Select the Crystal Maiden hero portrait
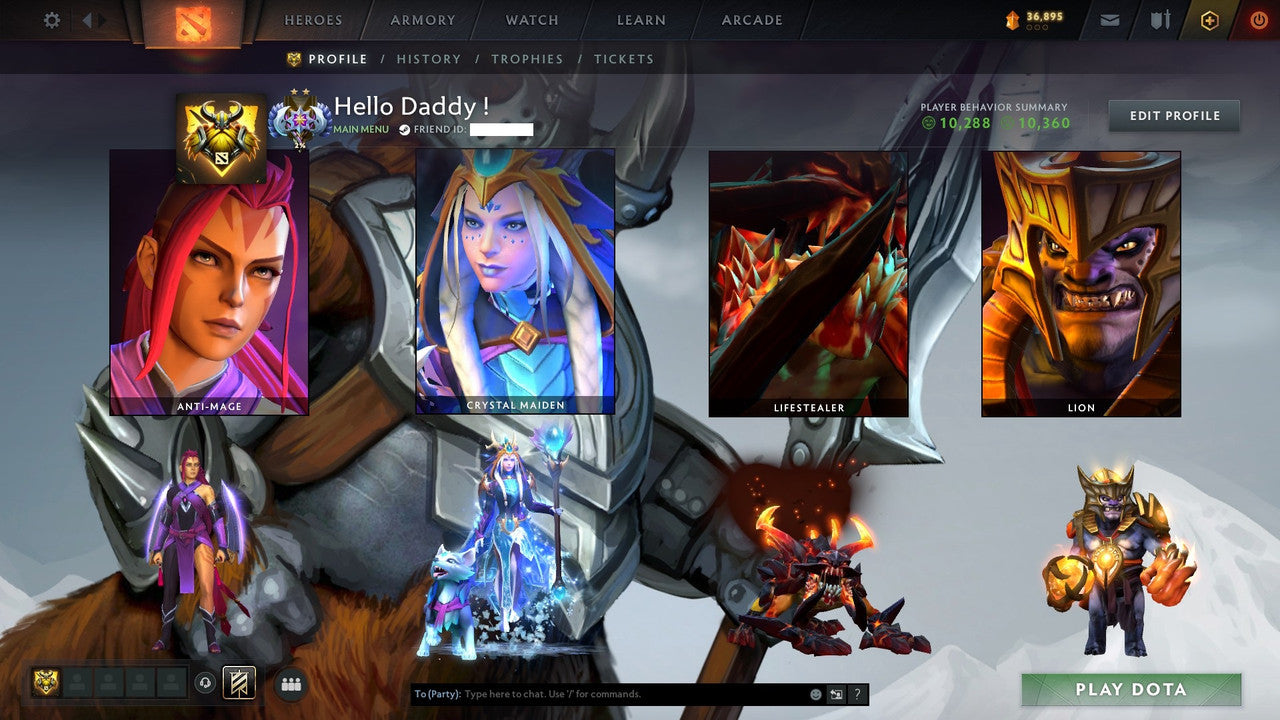Screen dimensions: 1280x720 tap(516, 280)
